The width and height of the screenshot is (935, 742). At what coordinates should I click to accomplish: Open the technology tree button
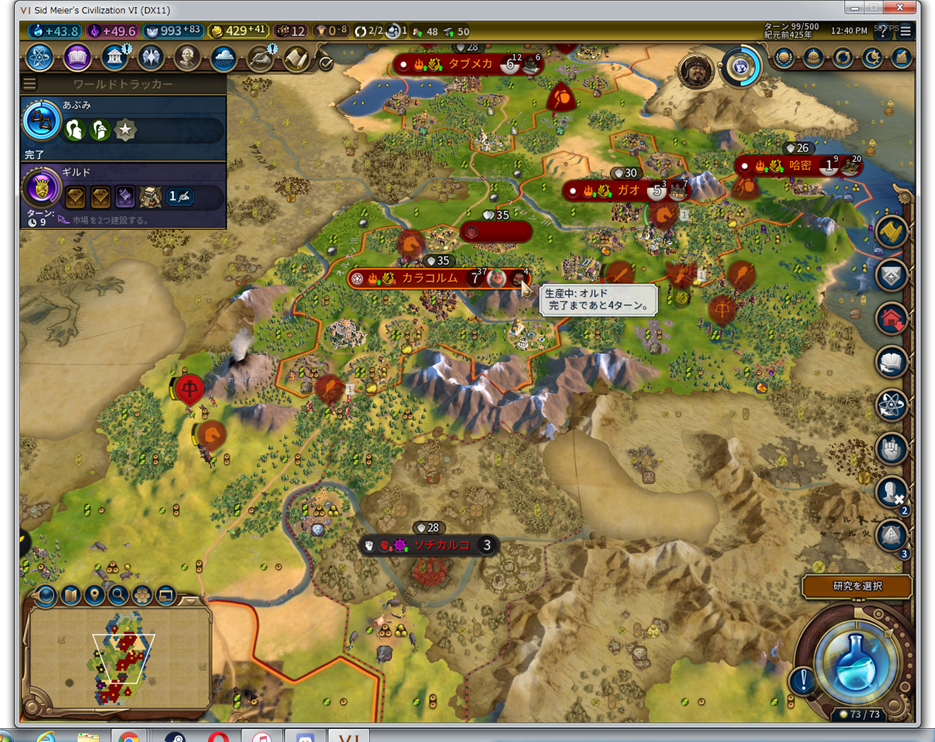(x=40, y=57)
